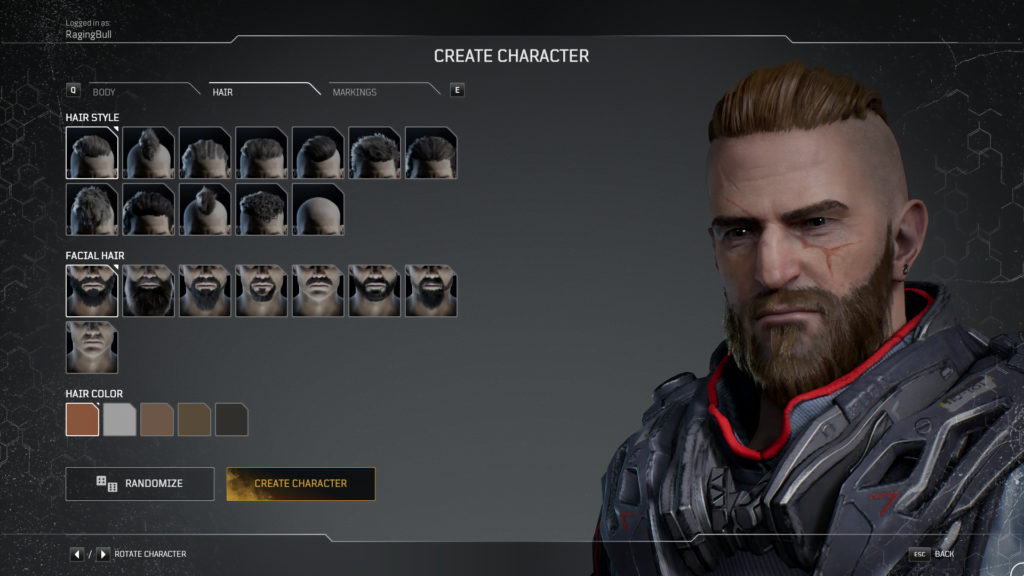Set hair color to ginger orange

82,420
